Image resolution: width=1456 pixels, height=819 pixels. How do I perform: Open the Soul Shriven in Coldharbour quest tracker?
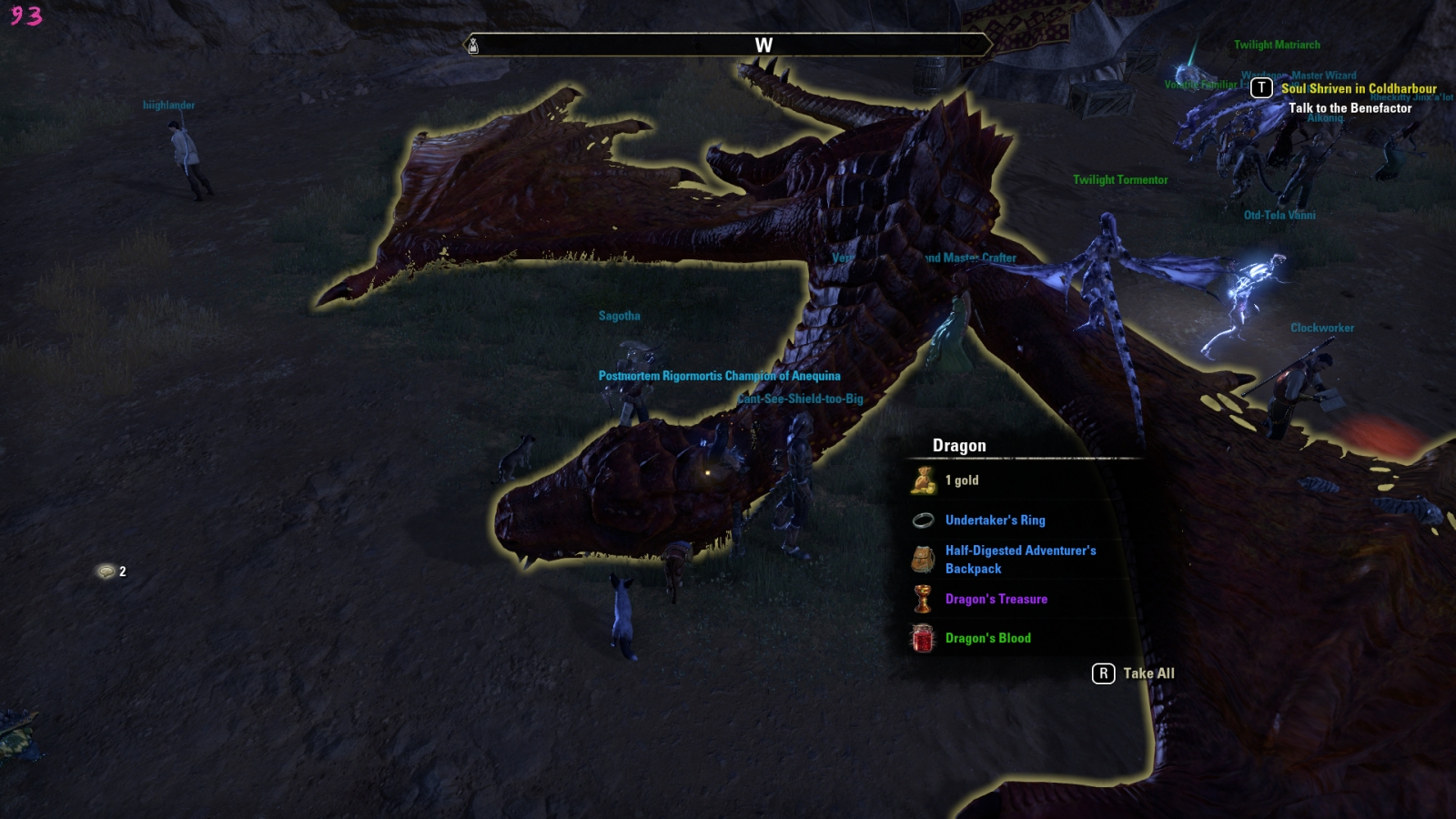pos(1358,89)
